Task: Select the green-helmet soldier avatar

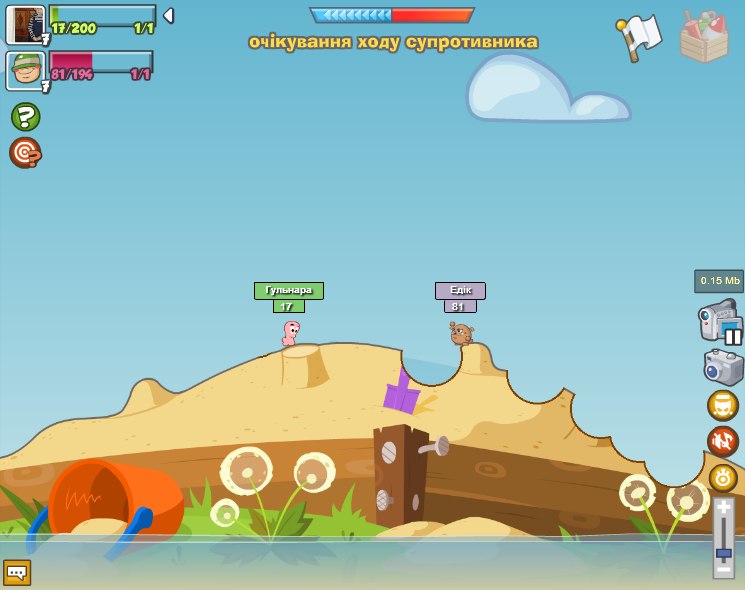Action: 25,71
